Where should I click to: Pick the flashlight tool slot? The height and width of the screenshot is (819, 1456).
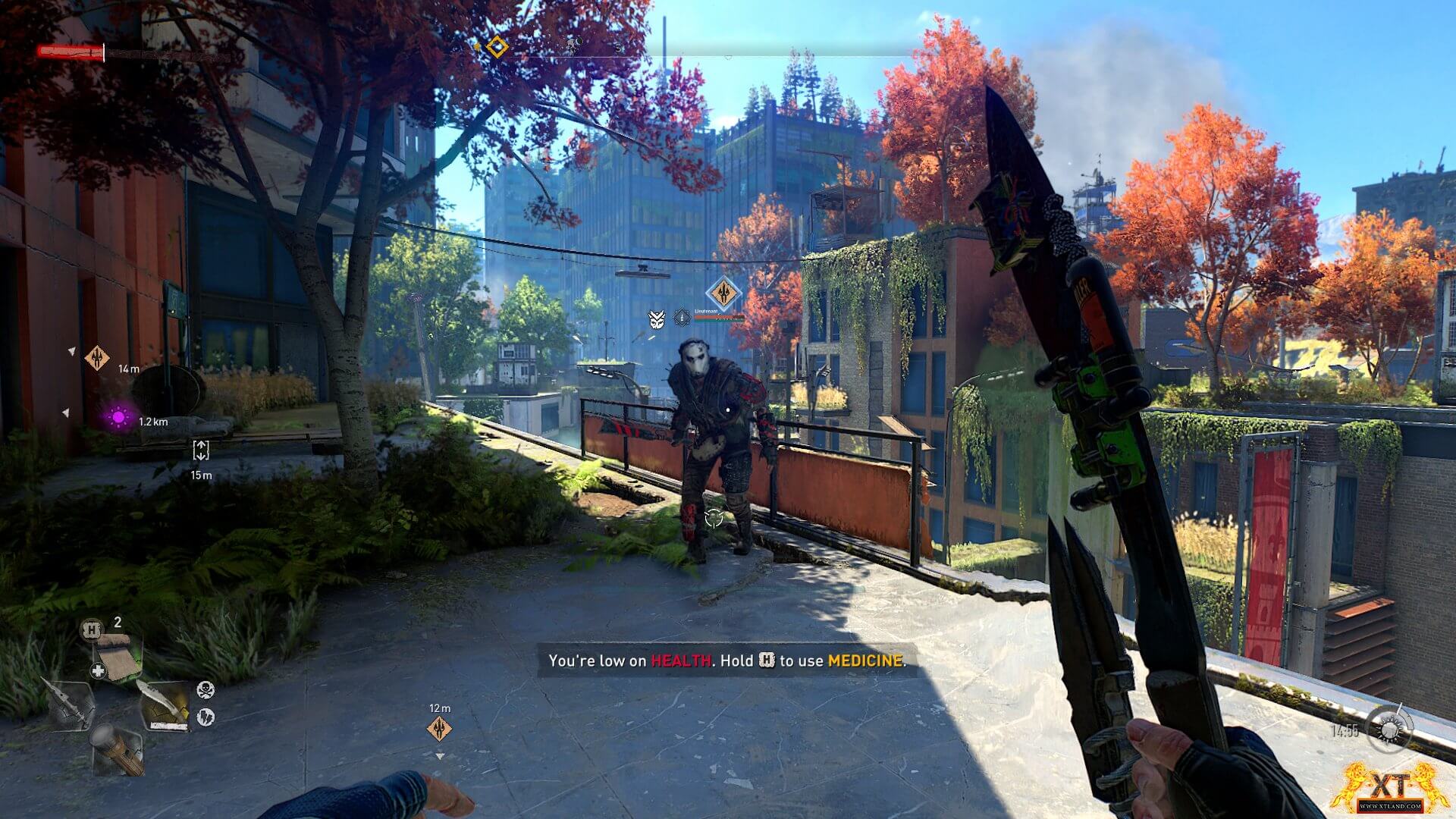tap(117, 748)
